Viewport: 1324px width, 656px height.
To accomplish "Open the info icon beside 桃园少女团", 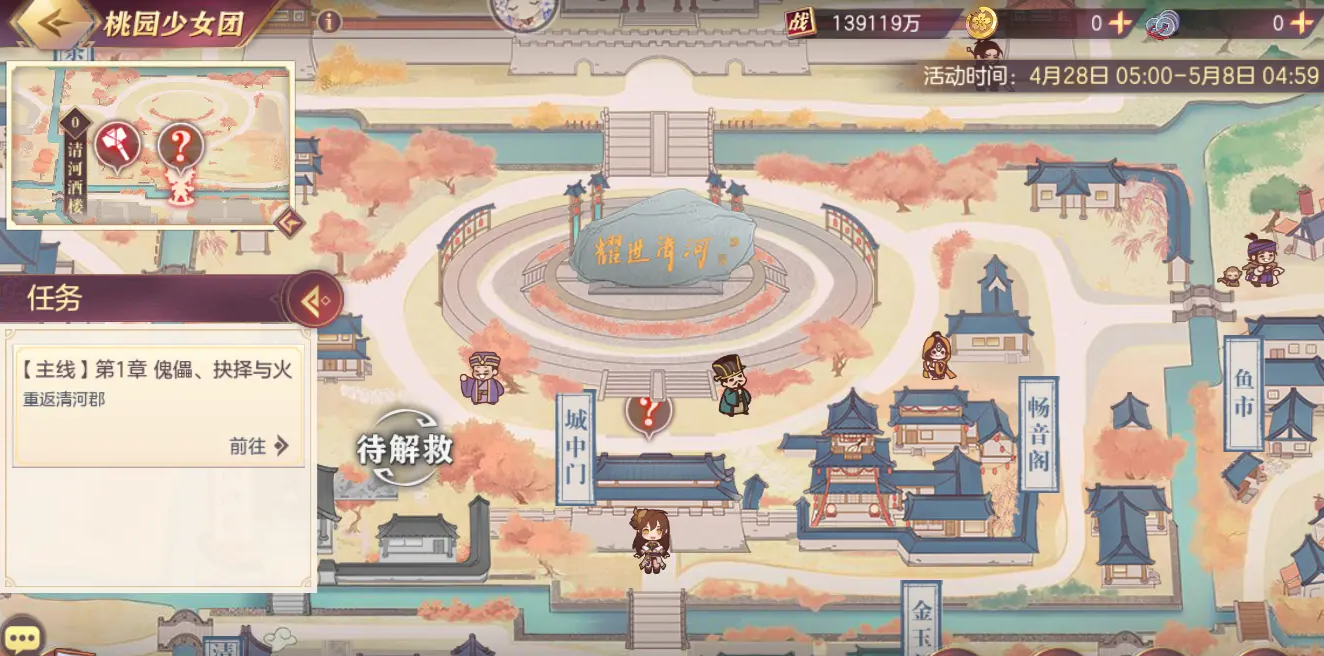I will [328, 22].
